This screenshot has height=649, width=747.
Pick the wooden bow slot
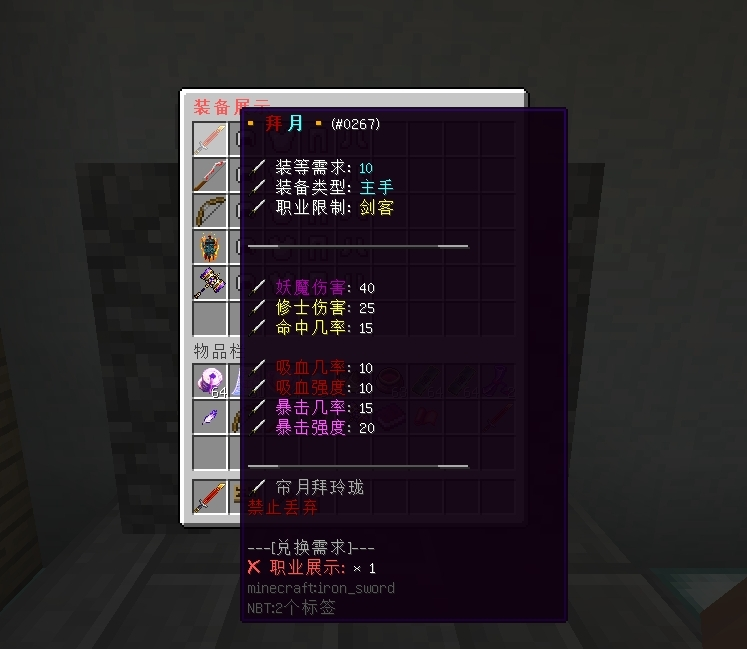coord(210,211)
